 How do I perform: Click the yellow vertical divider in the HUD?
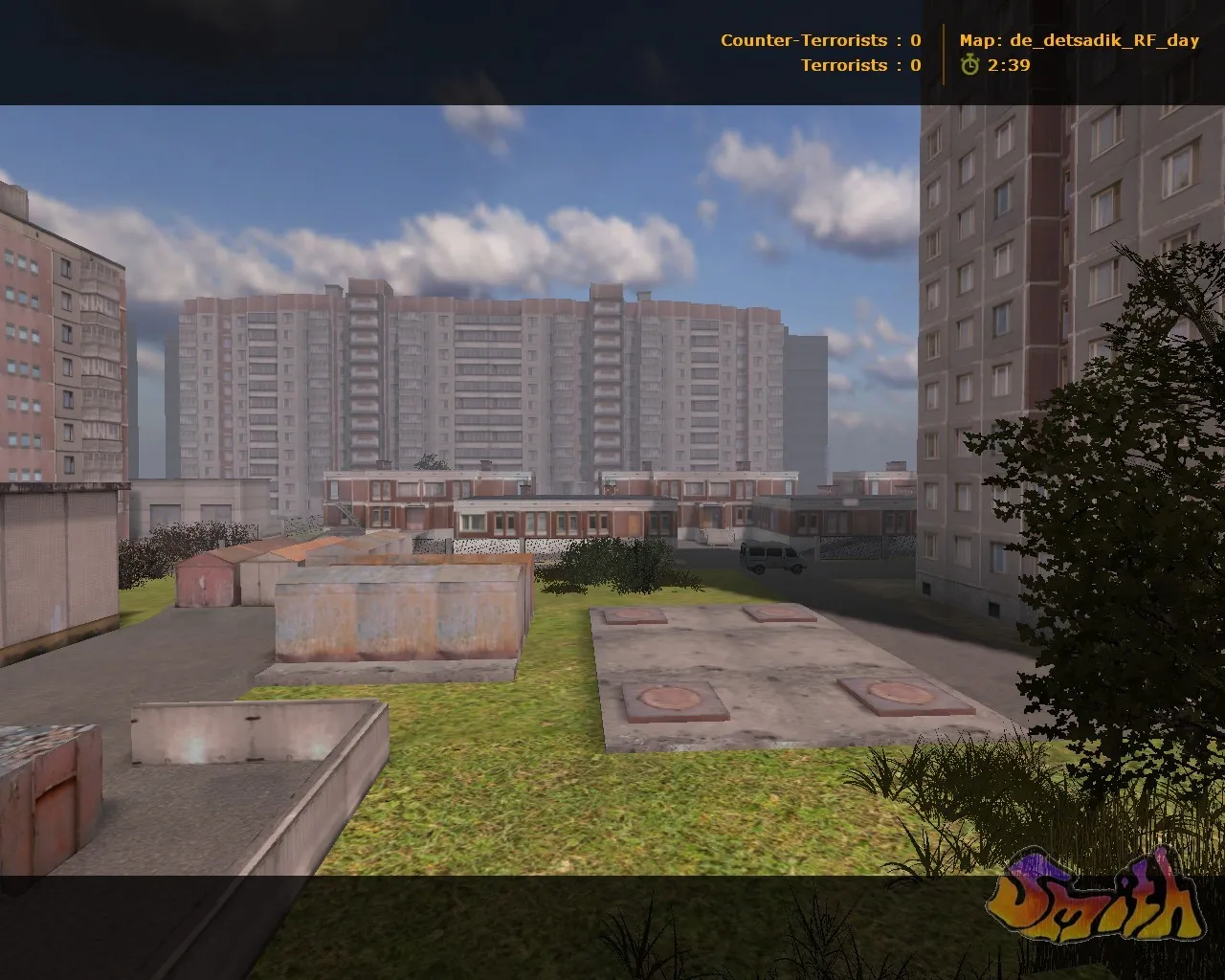point(944,53)
